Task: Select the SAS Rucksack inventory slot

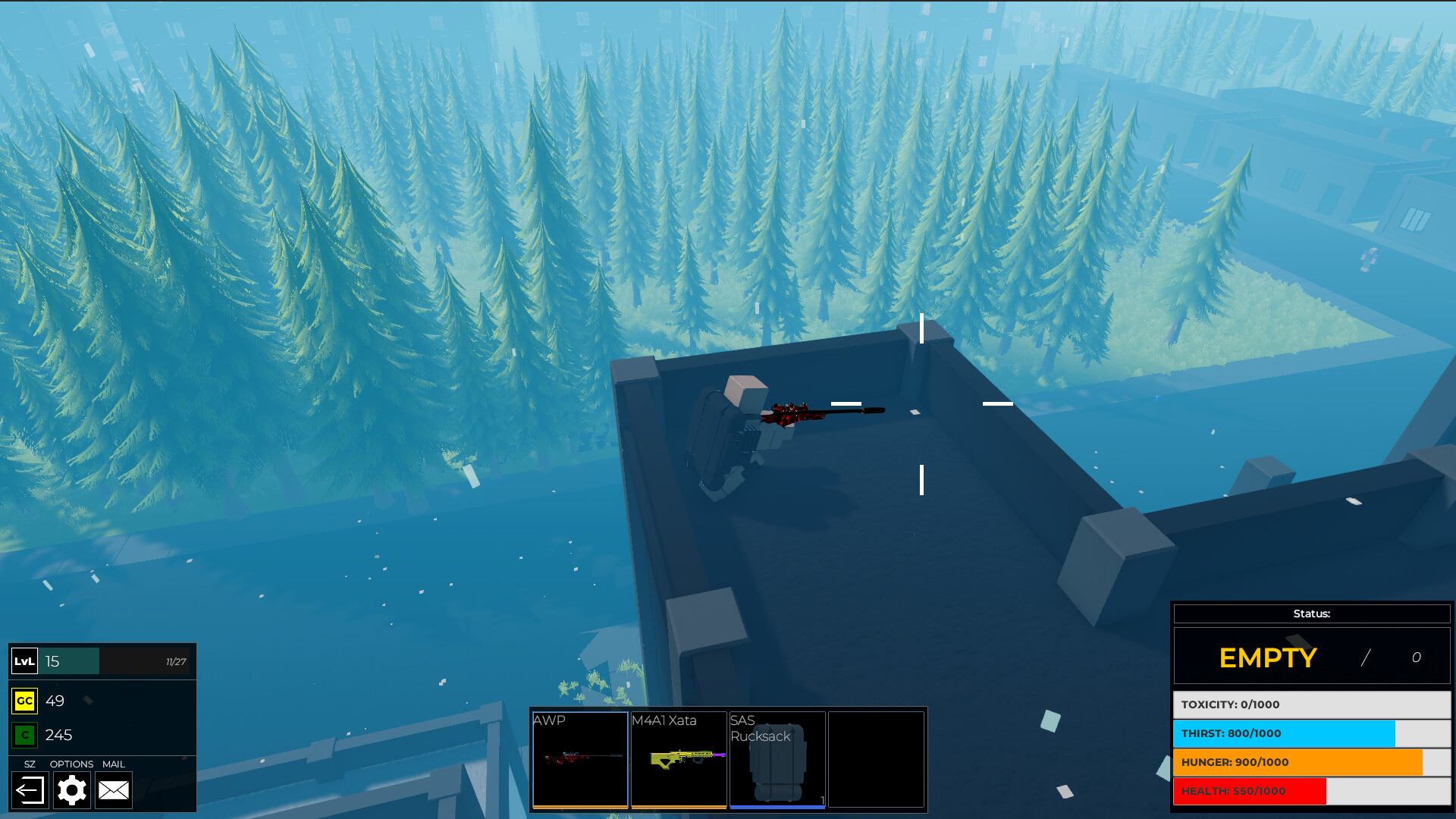Action: pos(777,758)
